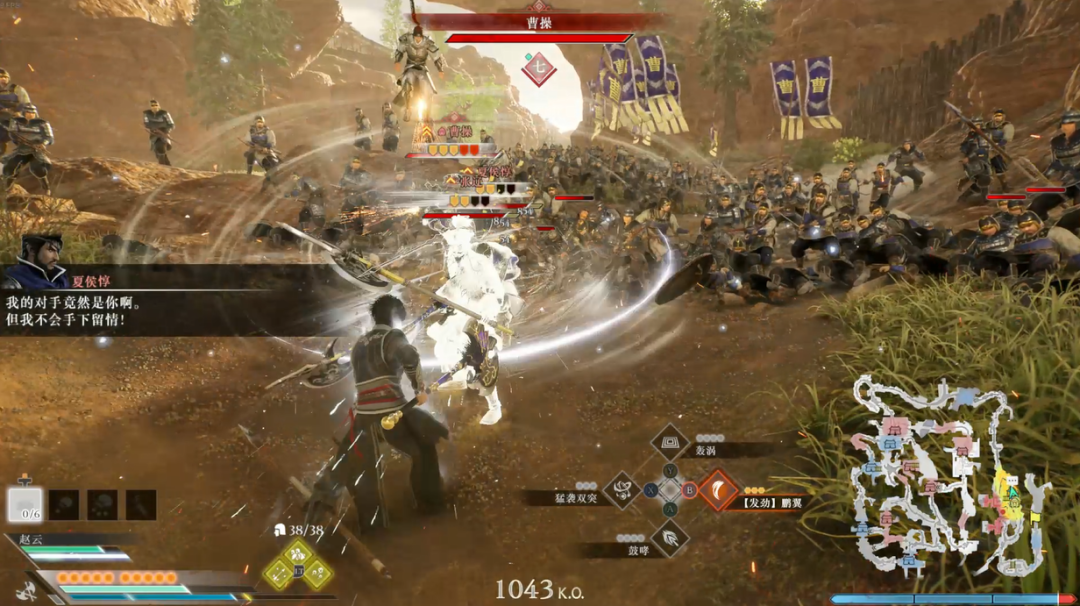Activate the 轰涡 battle art icon
The height and width of the screenshot is (606, 1080).
point(669,442)
